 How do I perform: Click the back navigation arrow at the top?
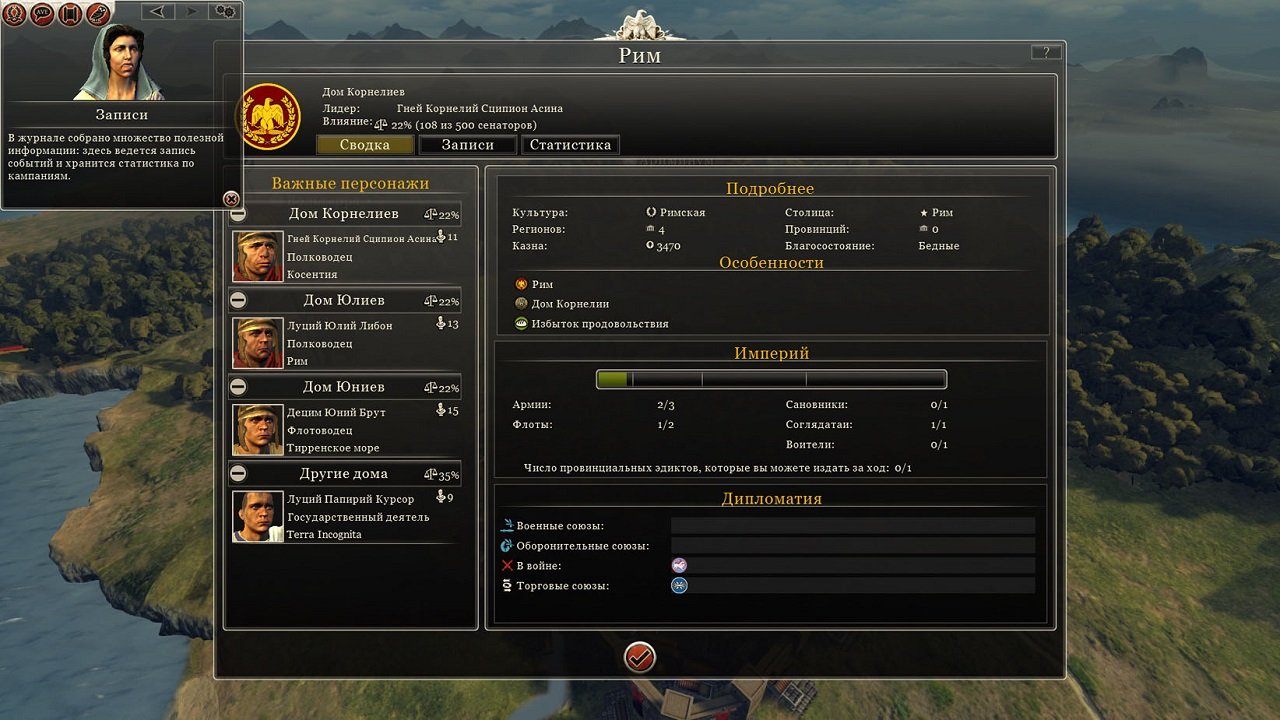click(x=156, y=11)
